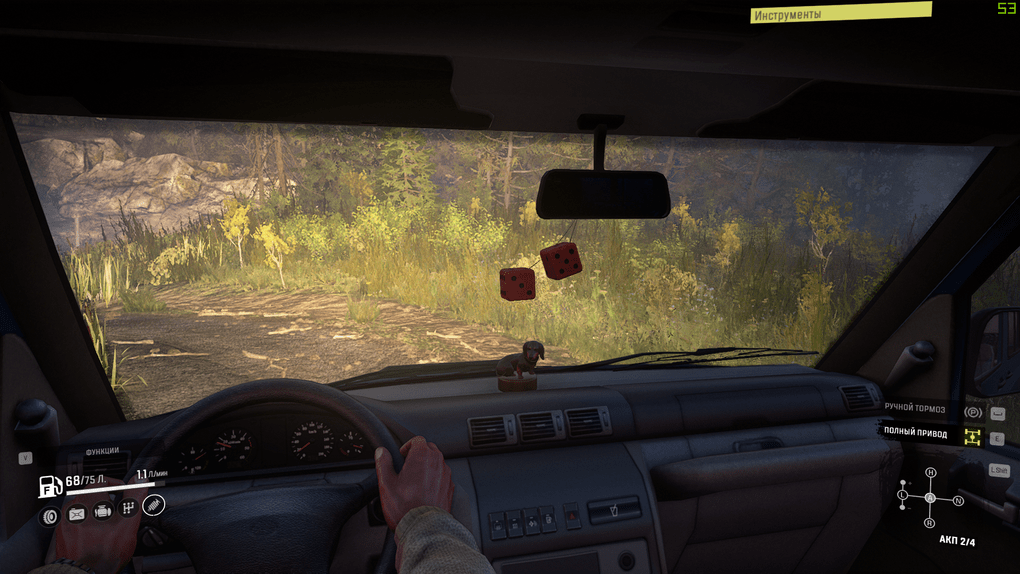Shift into H high gear

pos(930,472)
